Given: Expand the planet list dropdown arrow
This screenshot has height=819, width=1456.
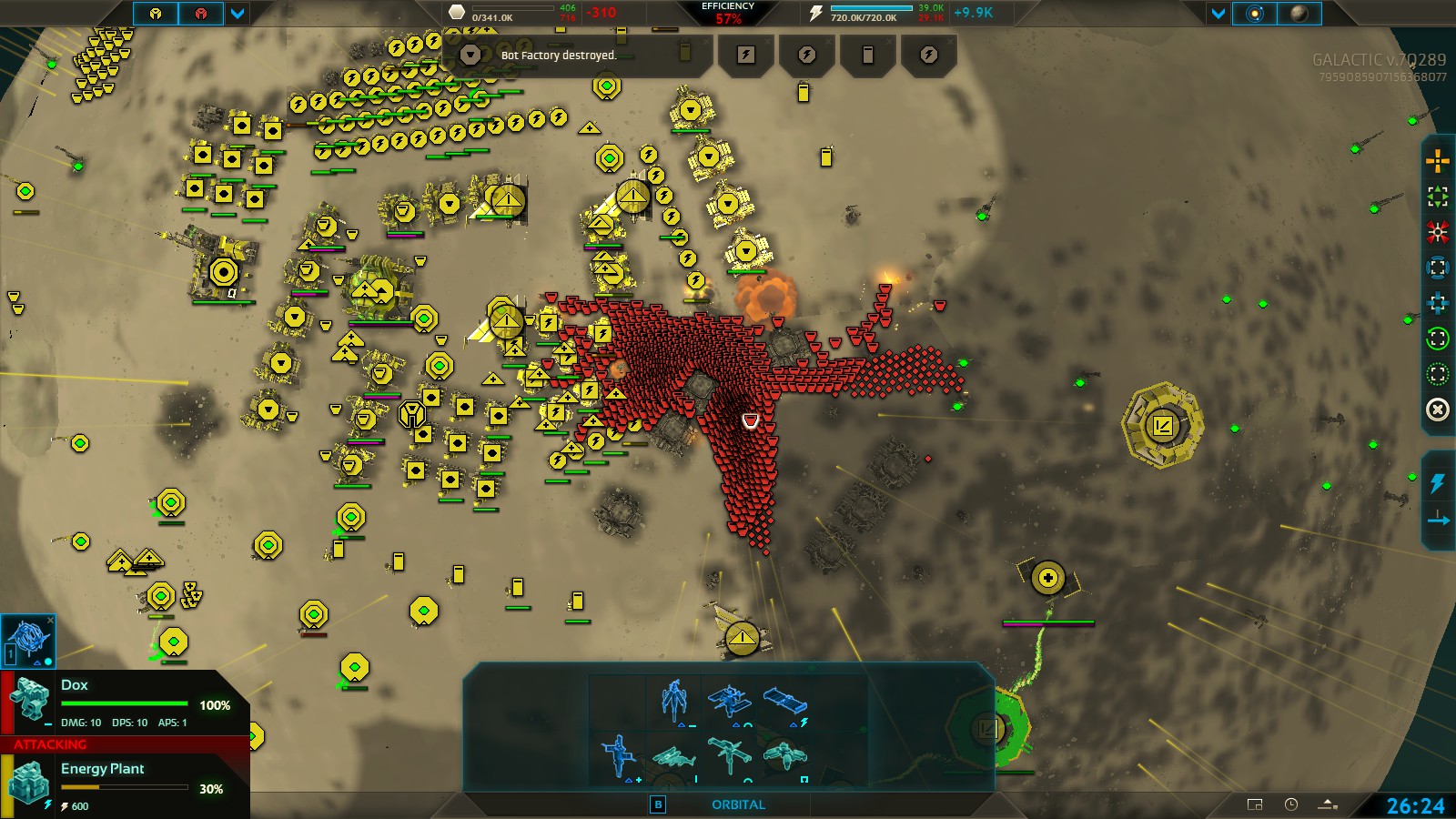Looking at the screenshot, I should (1218, 14).
